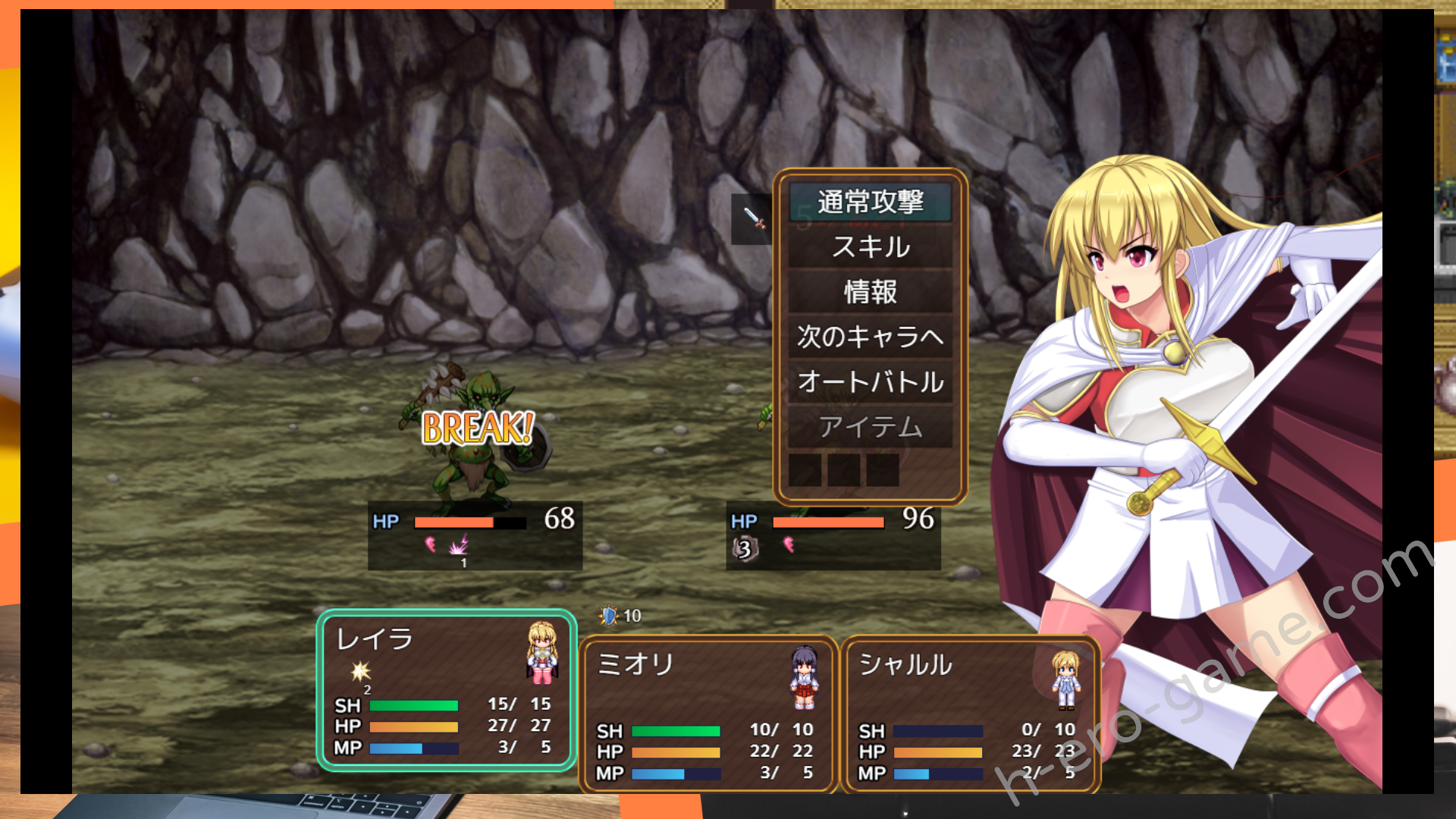
Task: Open the スキル skill menu
Action: coord(870,247)
